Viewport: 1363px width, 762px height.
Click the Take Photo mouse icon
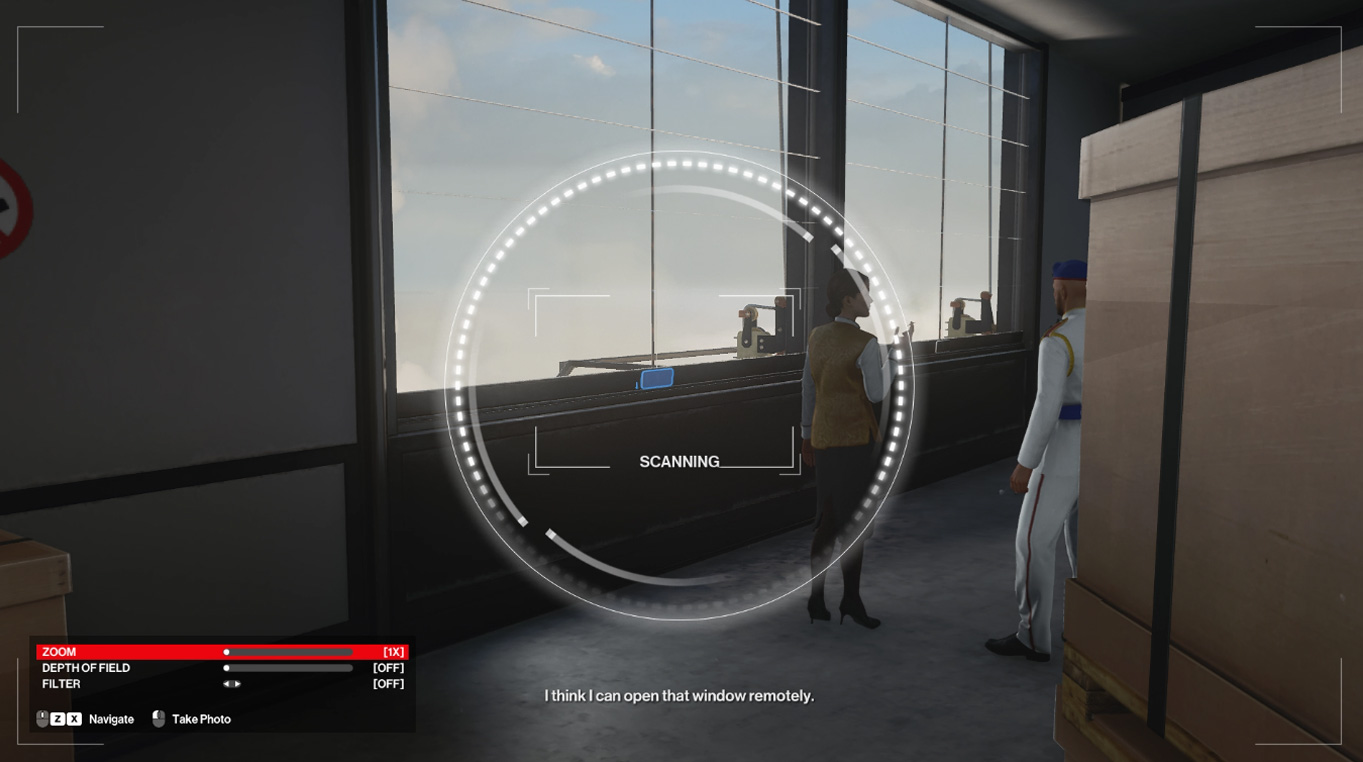(159, 717)
